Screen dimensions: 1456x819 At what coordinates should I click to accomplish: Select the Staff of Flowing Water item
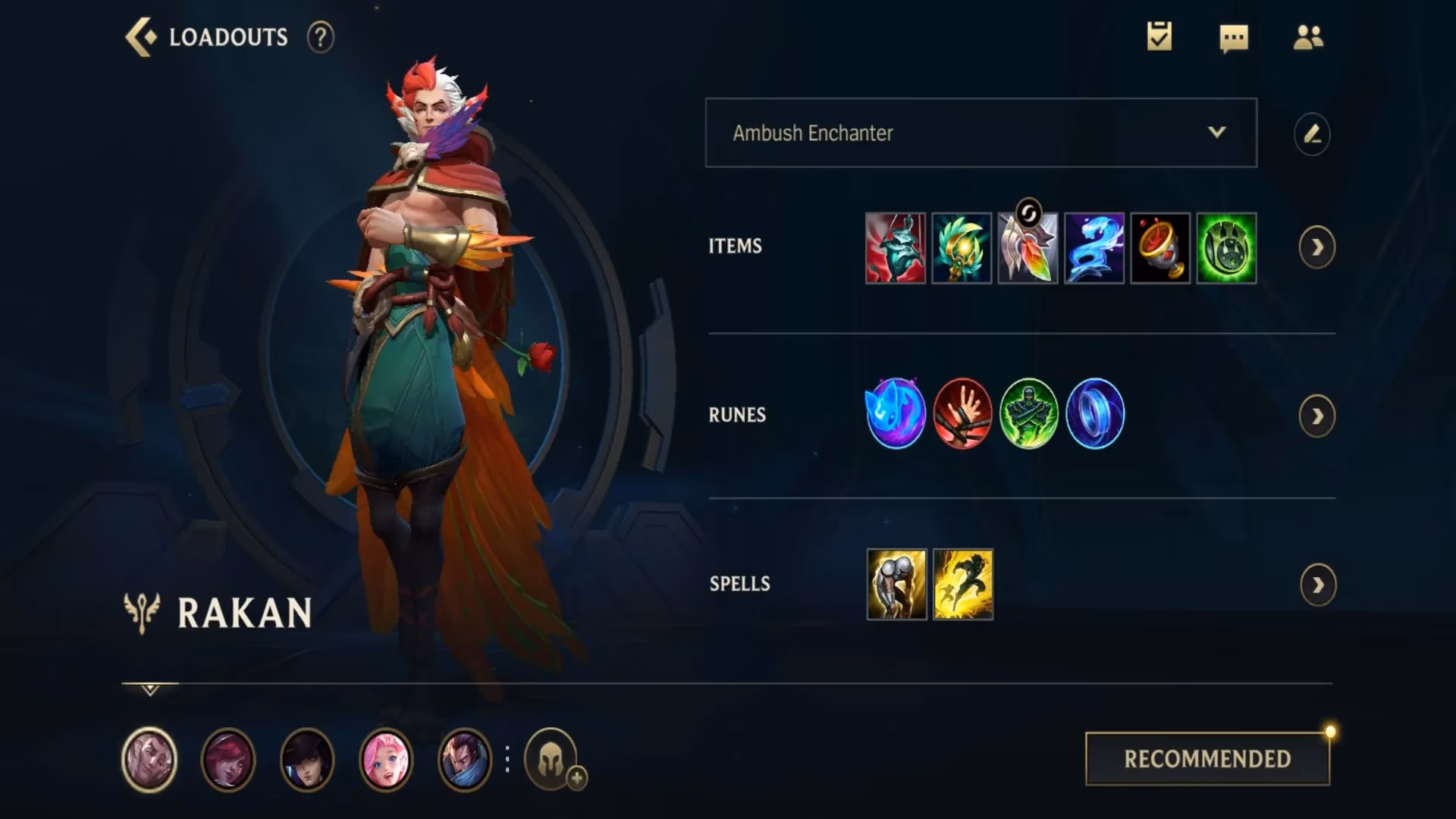pyautogui.click(x=1094, y=246)
